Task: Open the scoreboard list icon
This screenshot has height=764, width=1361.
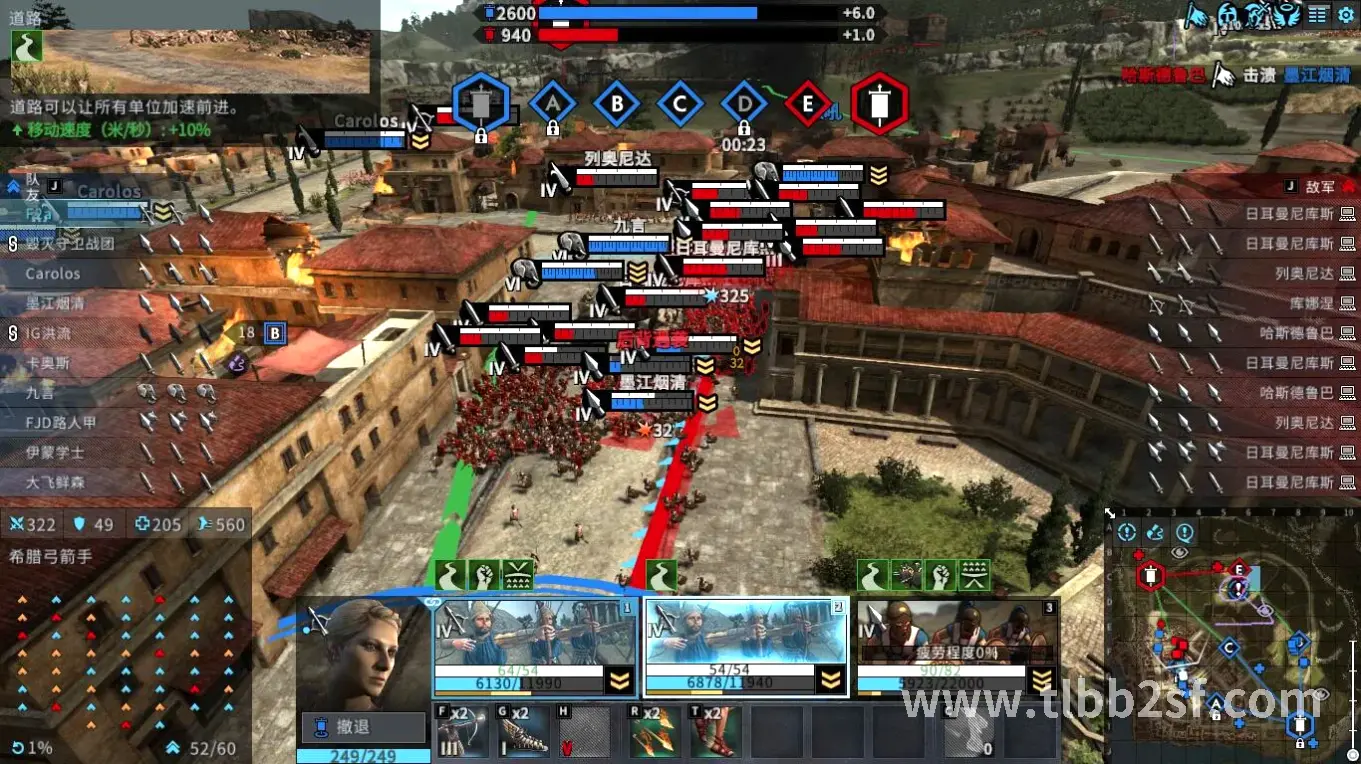Action: point(1318,15)
